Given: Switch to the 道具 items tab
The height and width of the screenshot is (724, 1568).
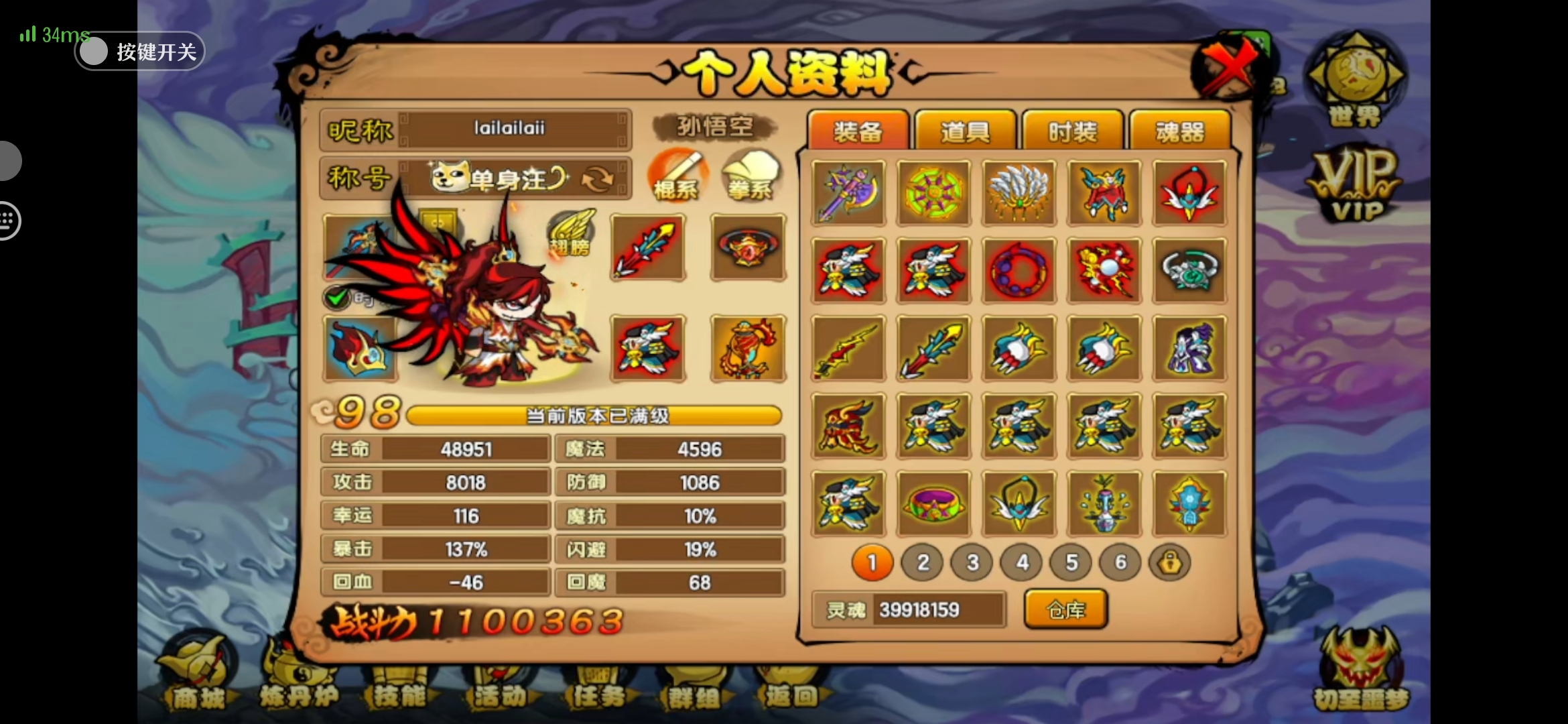Looking at the screenshot, I should (x=965, y=131).
